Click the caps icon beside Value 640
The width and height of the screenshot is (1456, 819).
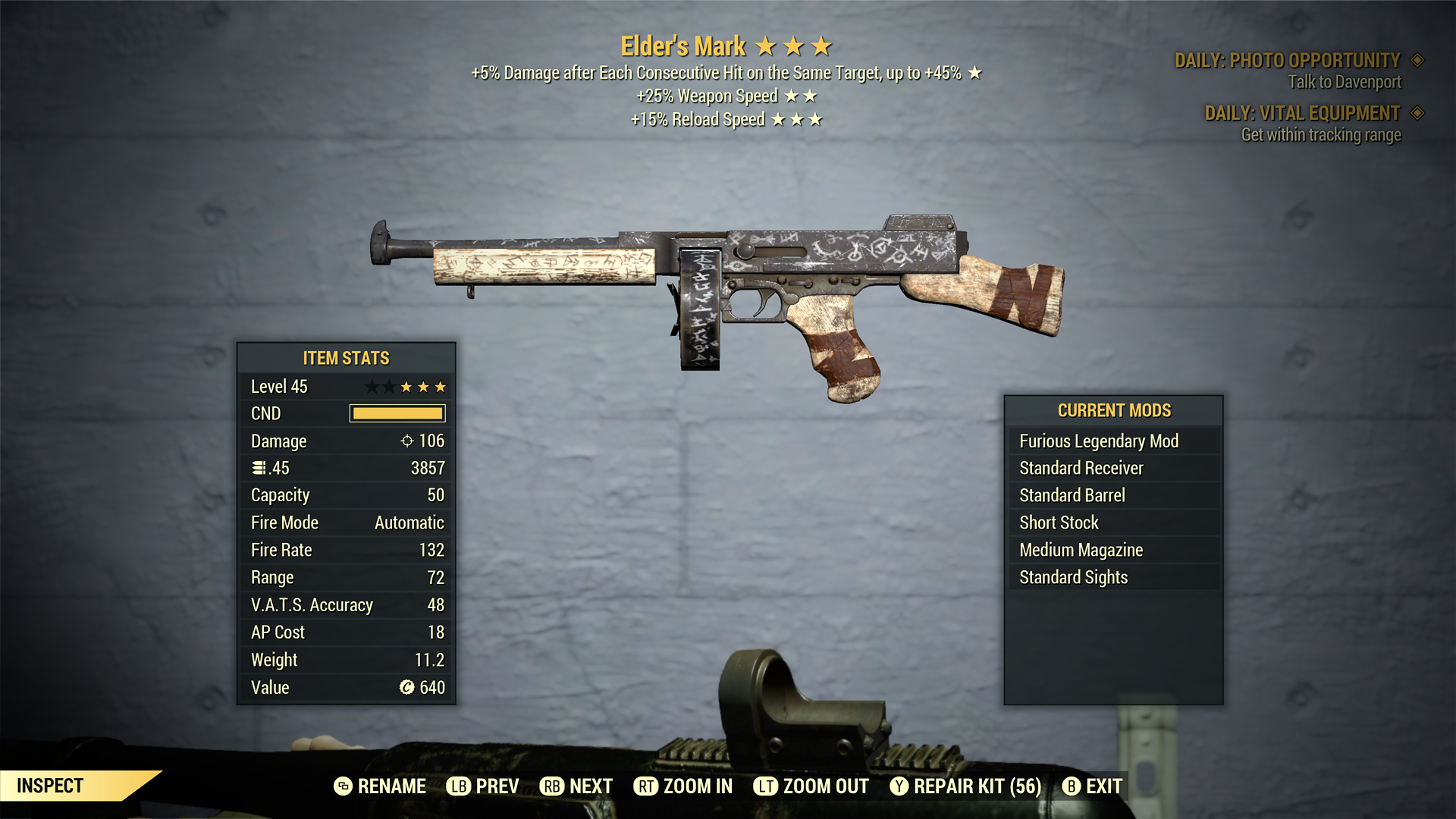coord(408,687)
